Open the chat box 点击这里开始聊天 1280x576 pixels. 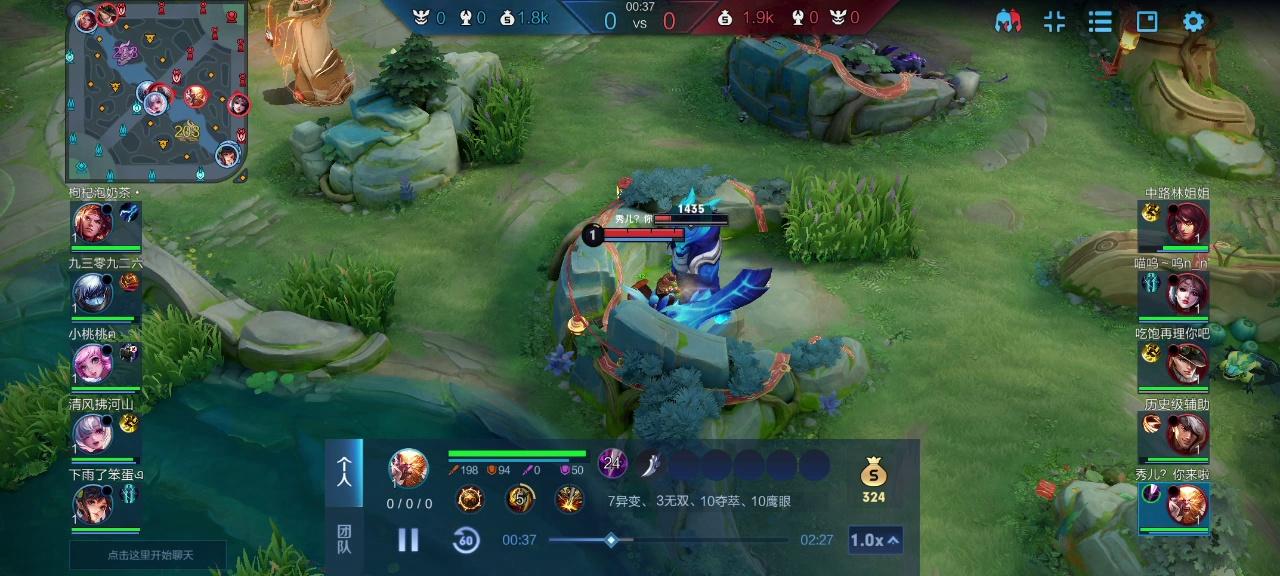click(x=148, y=555)
